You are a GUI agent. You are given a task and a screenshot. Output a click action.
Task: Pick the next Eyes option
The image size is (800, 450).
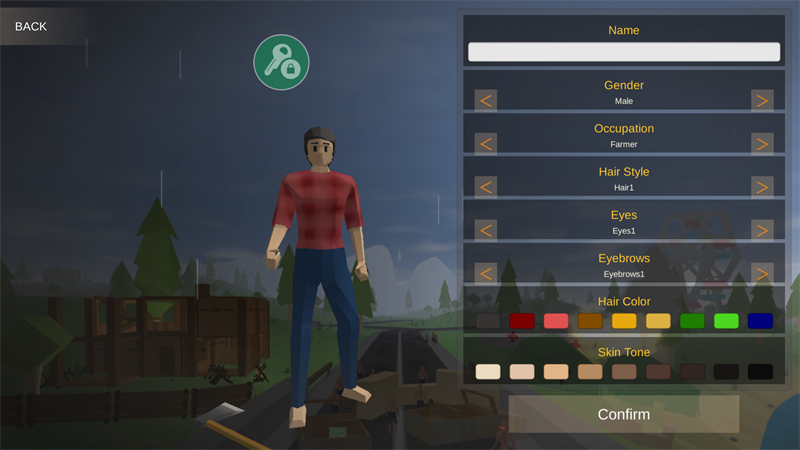[x=762, y=229]
